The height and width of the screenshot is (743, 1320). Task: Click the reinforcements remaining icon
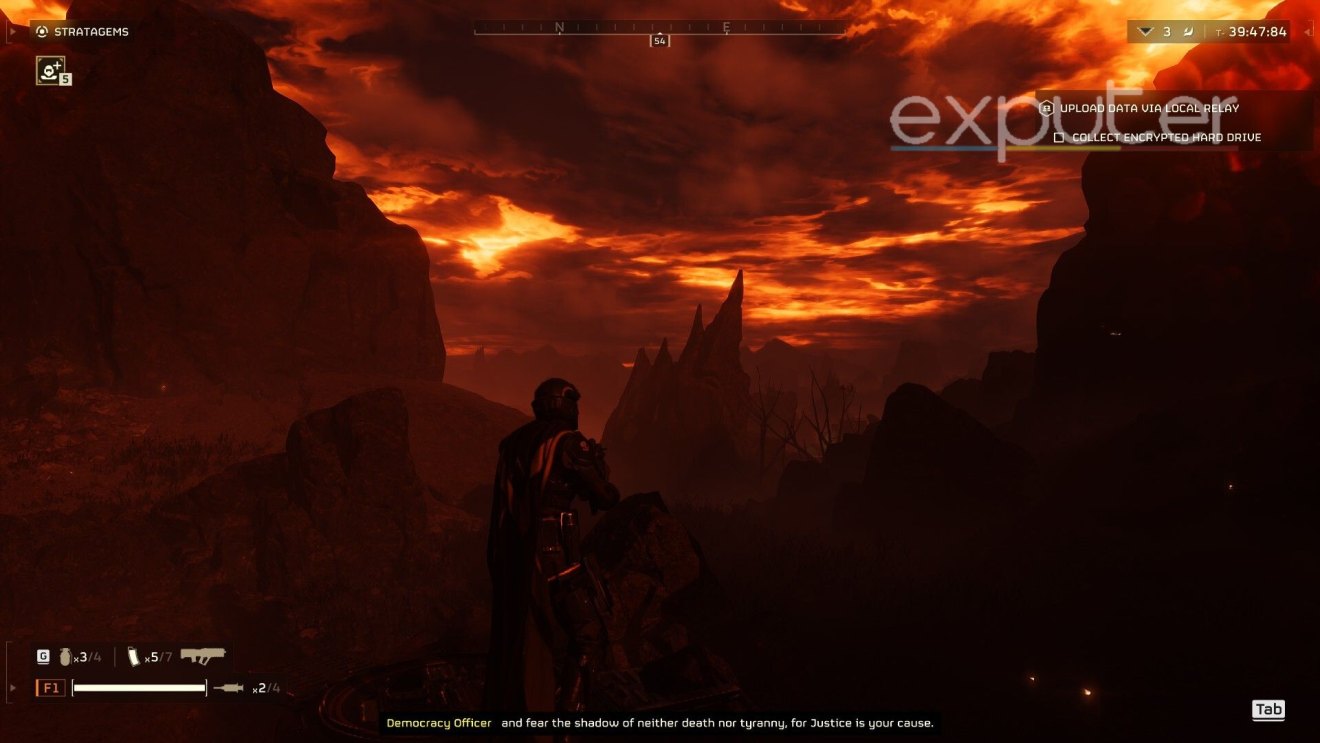point(1146,32)
